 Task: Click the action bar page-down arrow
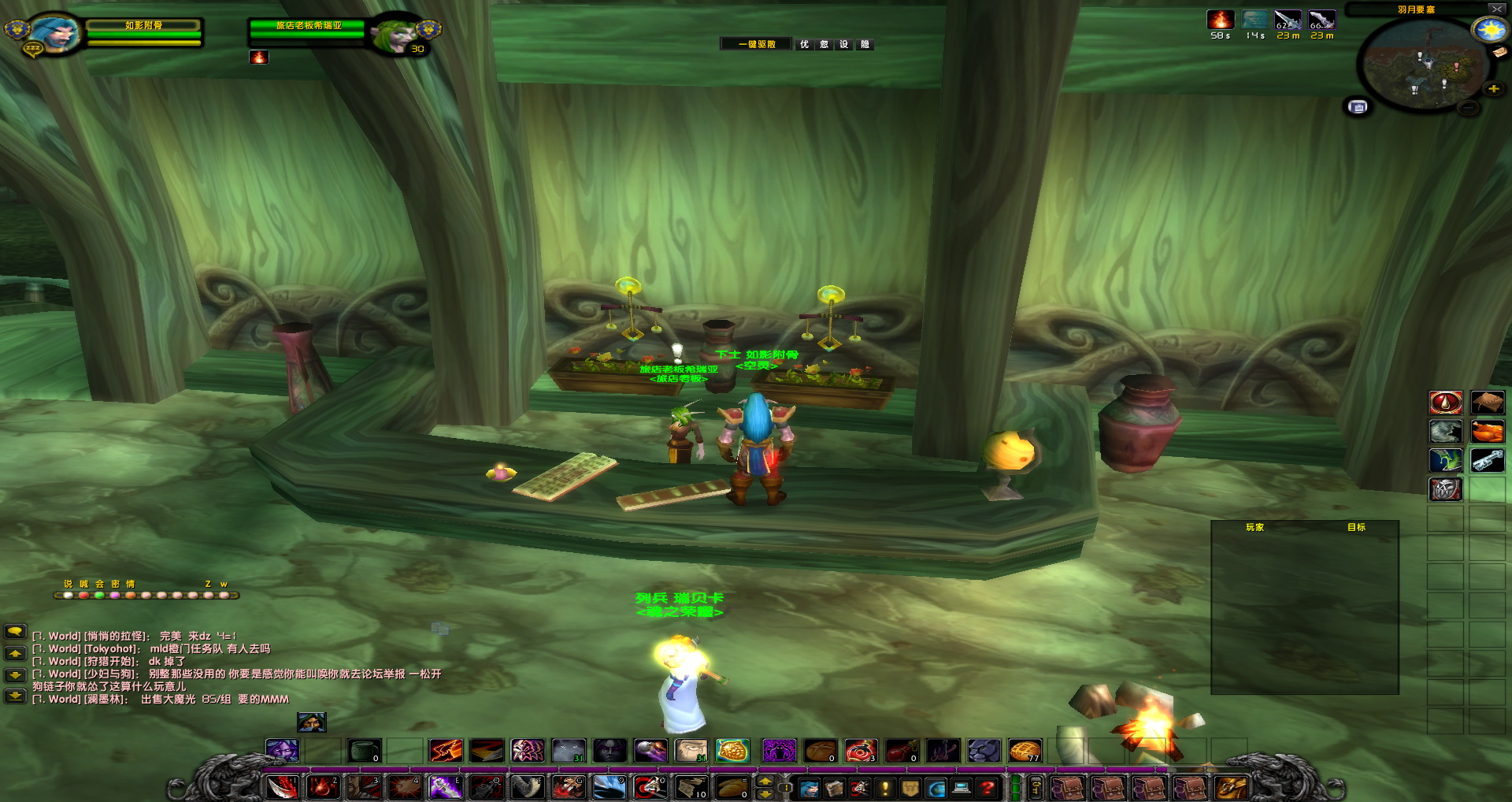[765, 795]
